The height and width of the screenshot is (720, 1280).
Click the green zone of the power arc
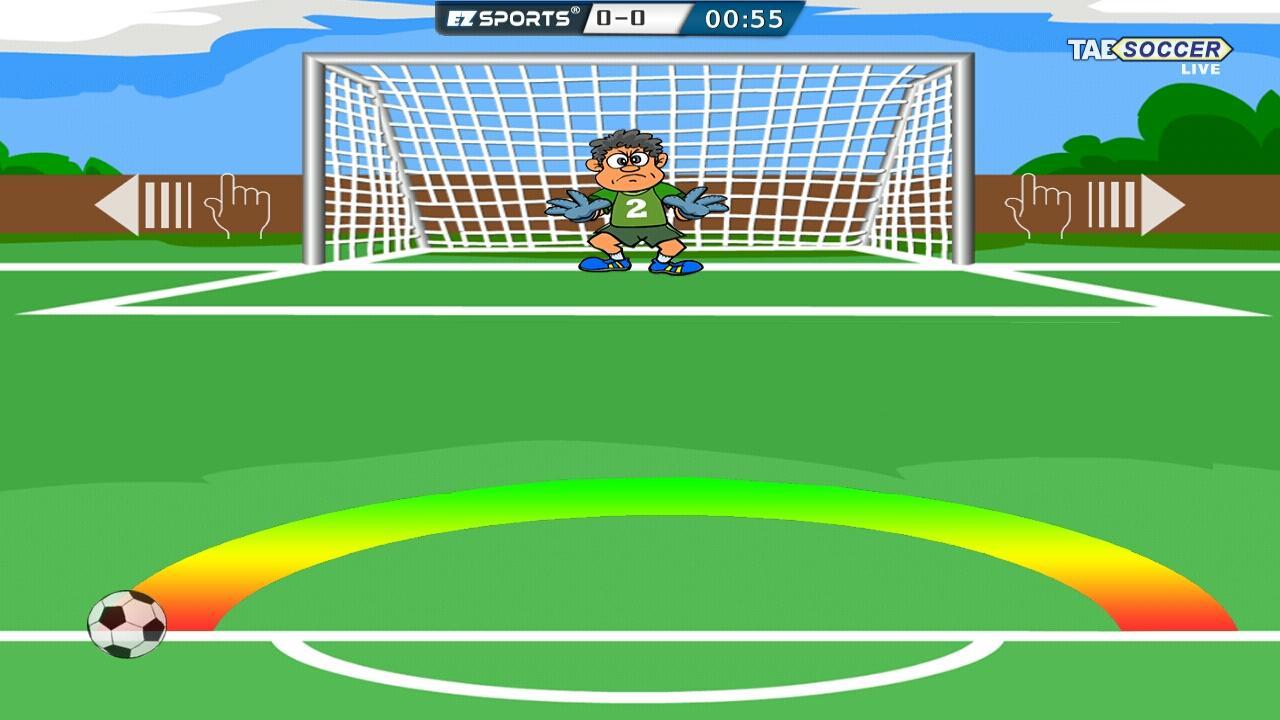point(640,495)
